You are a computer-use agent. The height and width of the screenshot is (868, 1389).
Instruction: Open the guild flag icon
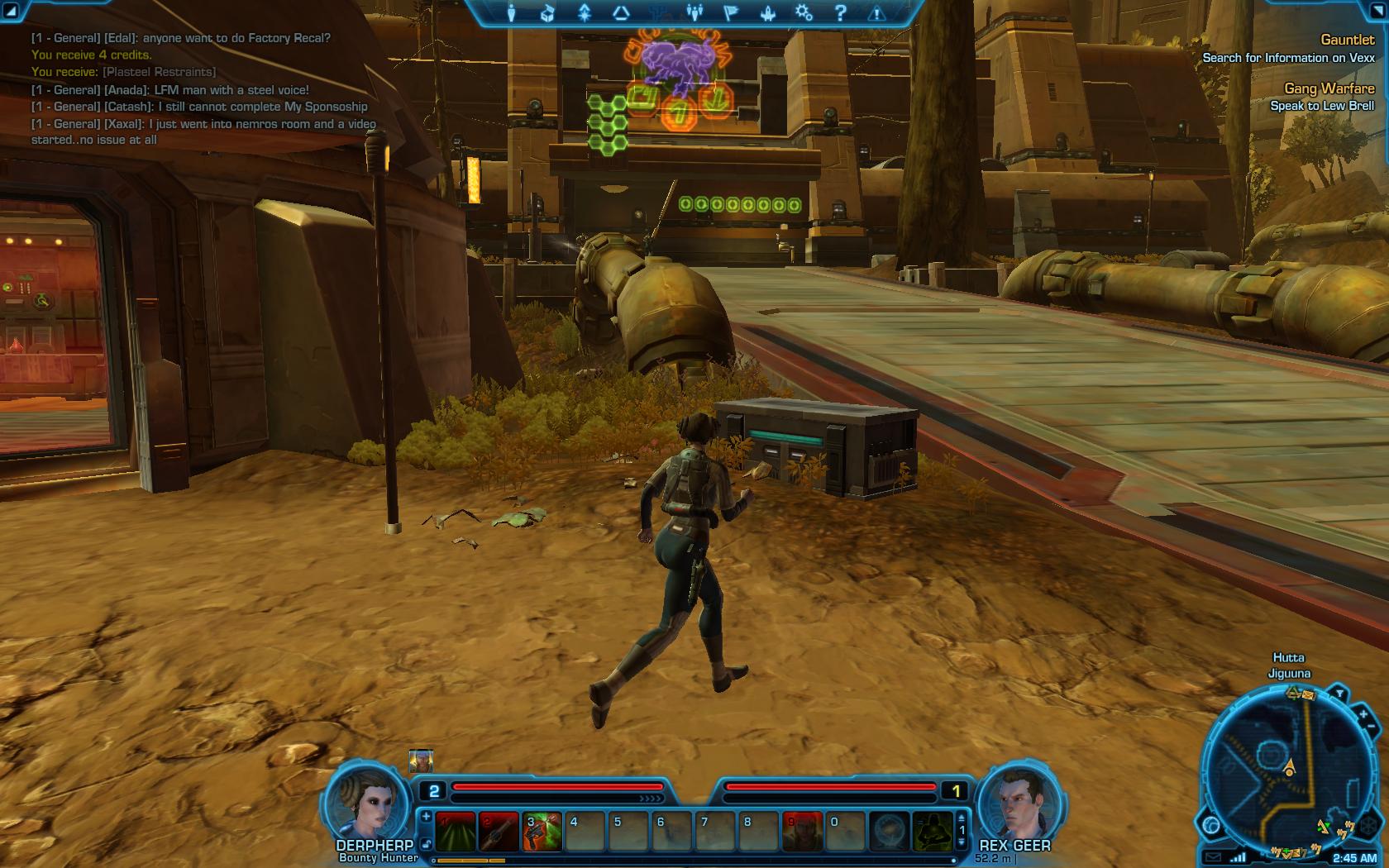pyautogui.click(x=731, y=13)
